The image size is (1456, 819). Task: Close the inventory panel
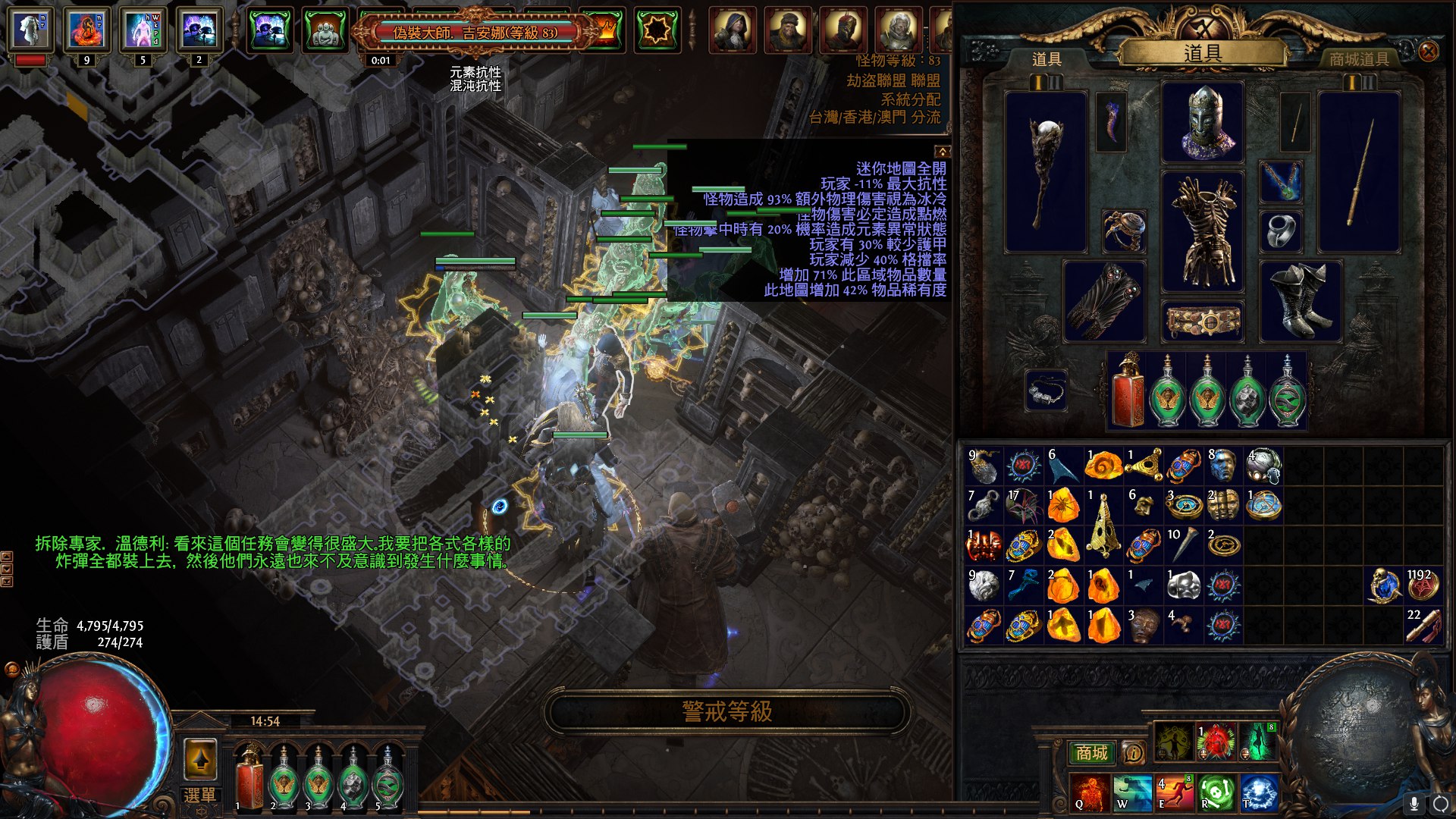click(x=1428, y=52)
